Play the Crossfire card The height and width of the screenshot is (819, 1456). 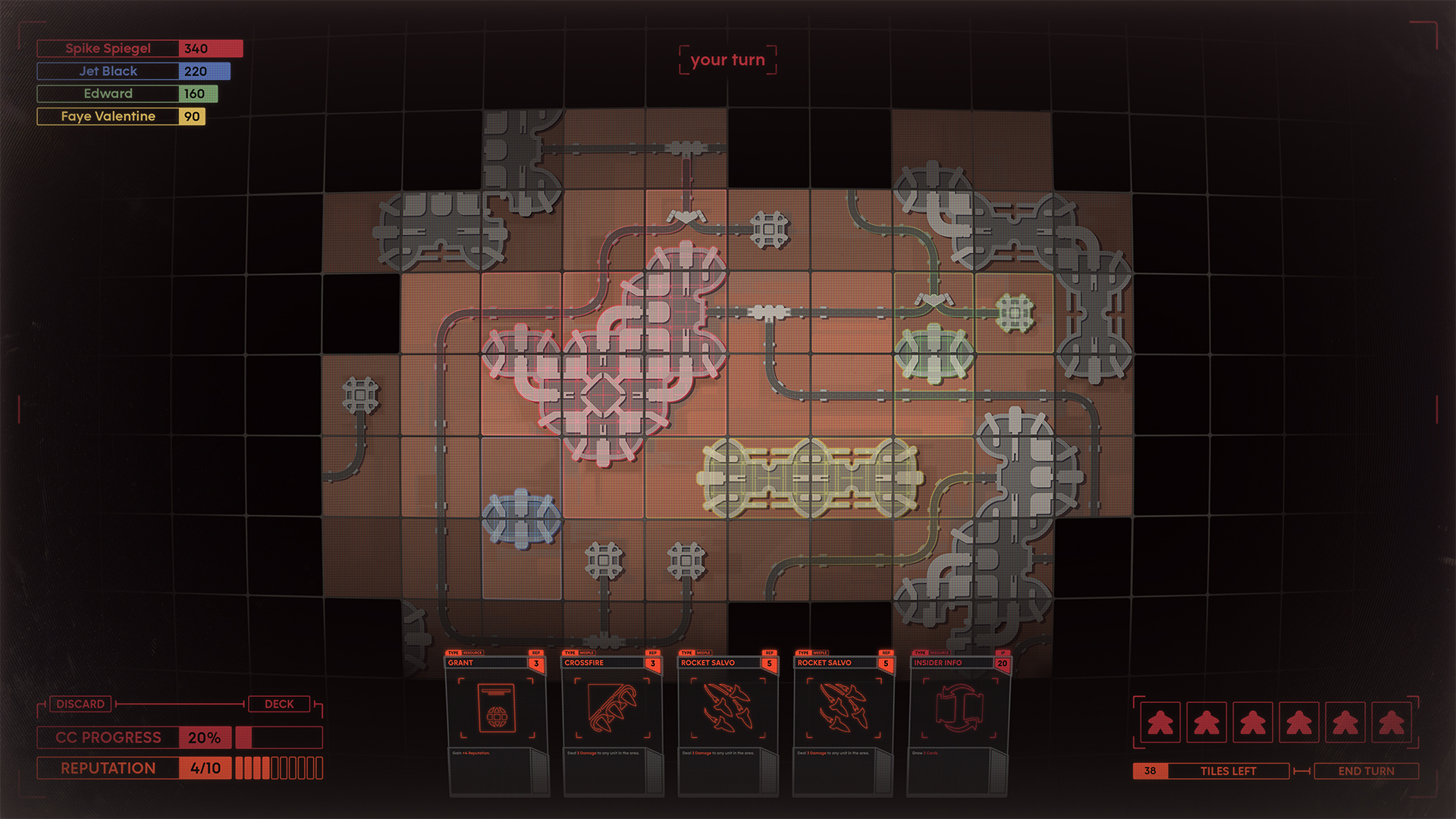coord(612,724)
